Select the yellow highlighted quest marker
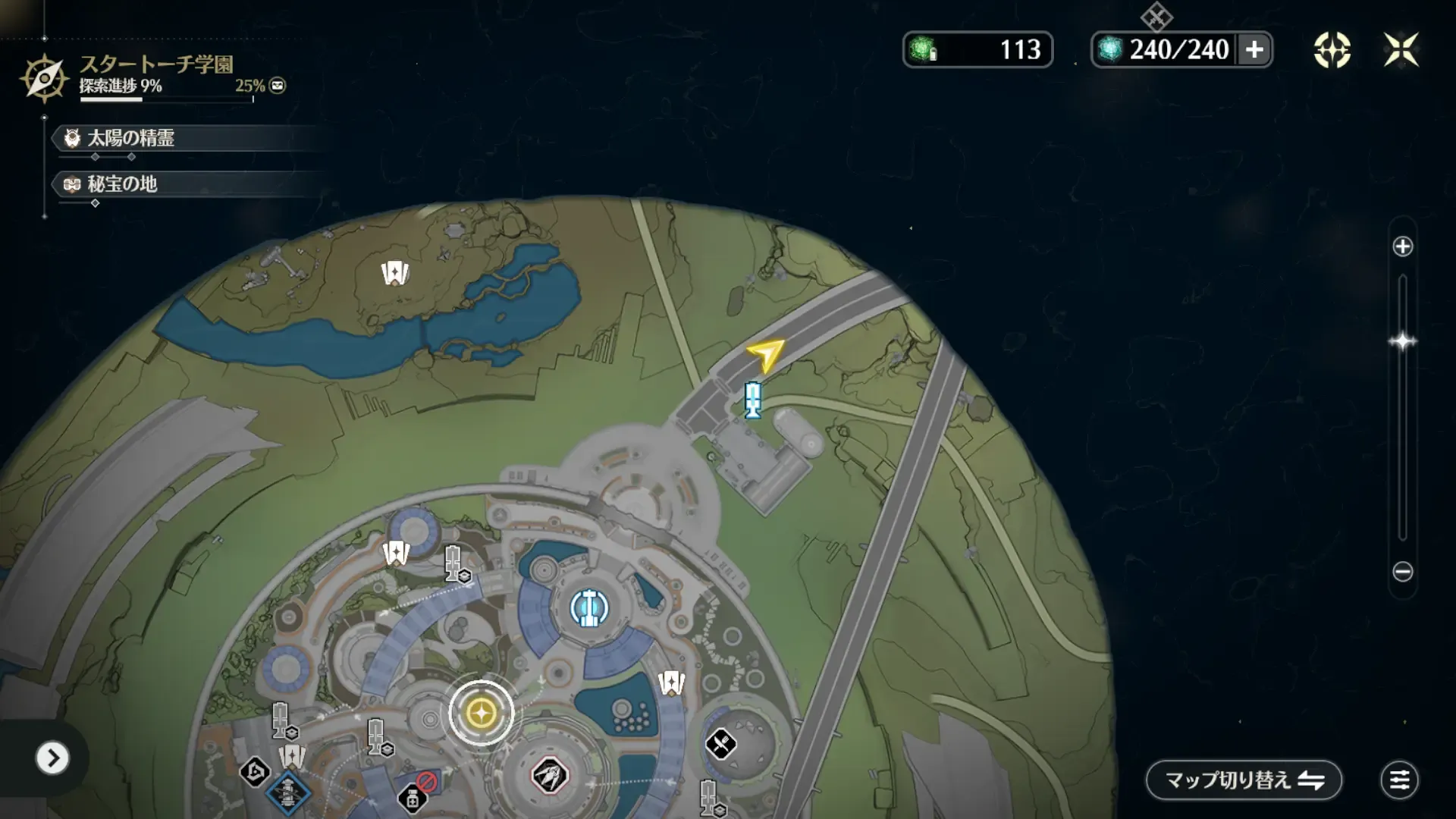The height and width of the screenshot is (819, 1456). click(x=481, y=713)
